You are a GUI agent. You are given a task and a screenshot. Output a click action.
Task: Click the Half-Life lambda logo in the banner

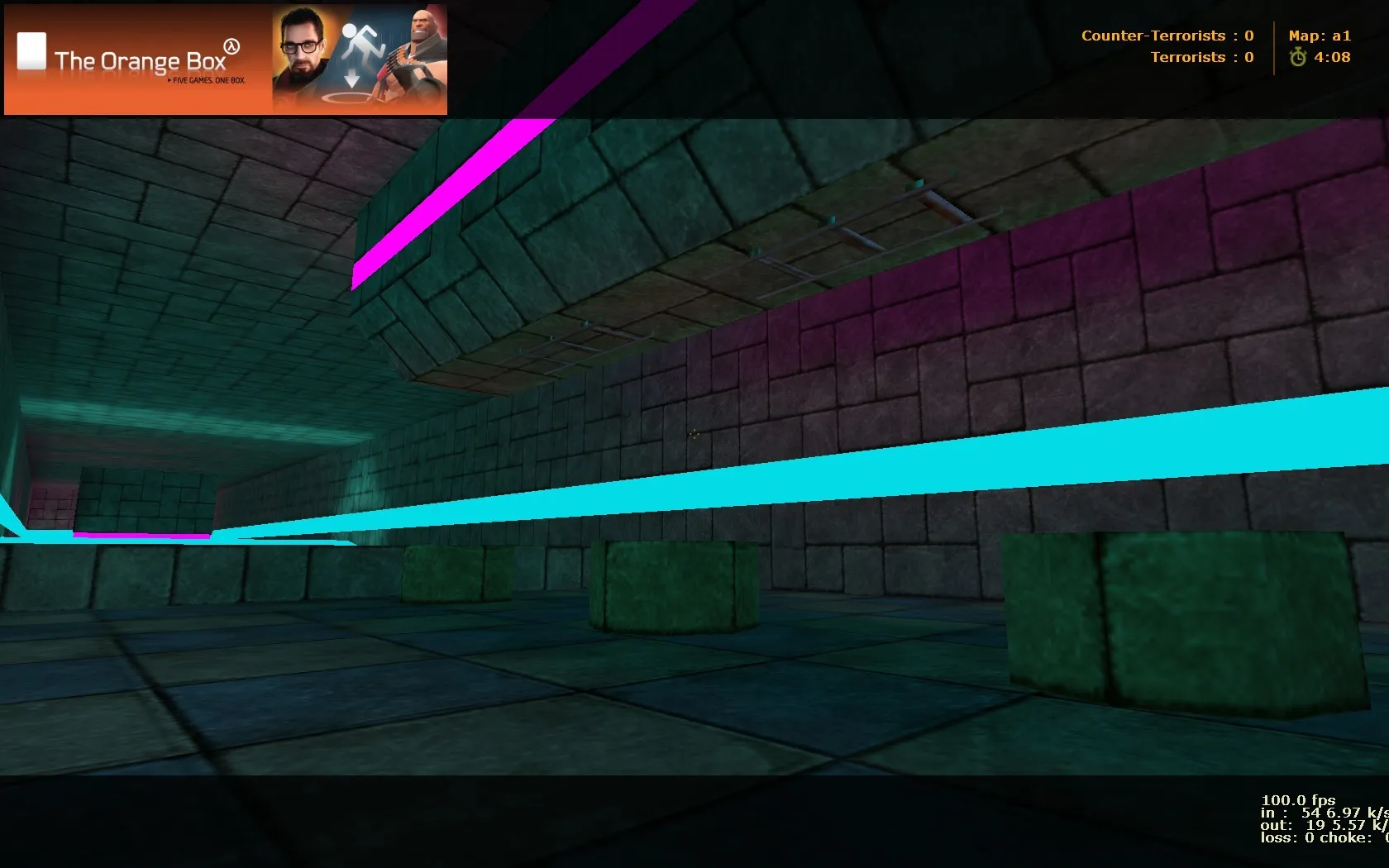pos(233,45)
